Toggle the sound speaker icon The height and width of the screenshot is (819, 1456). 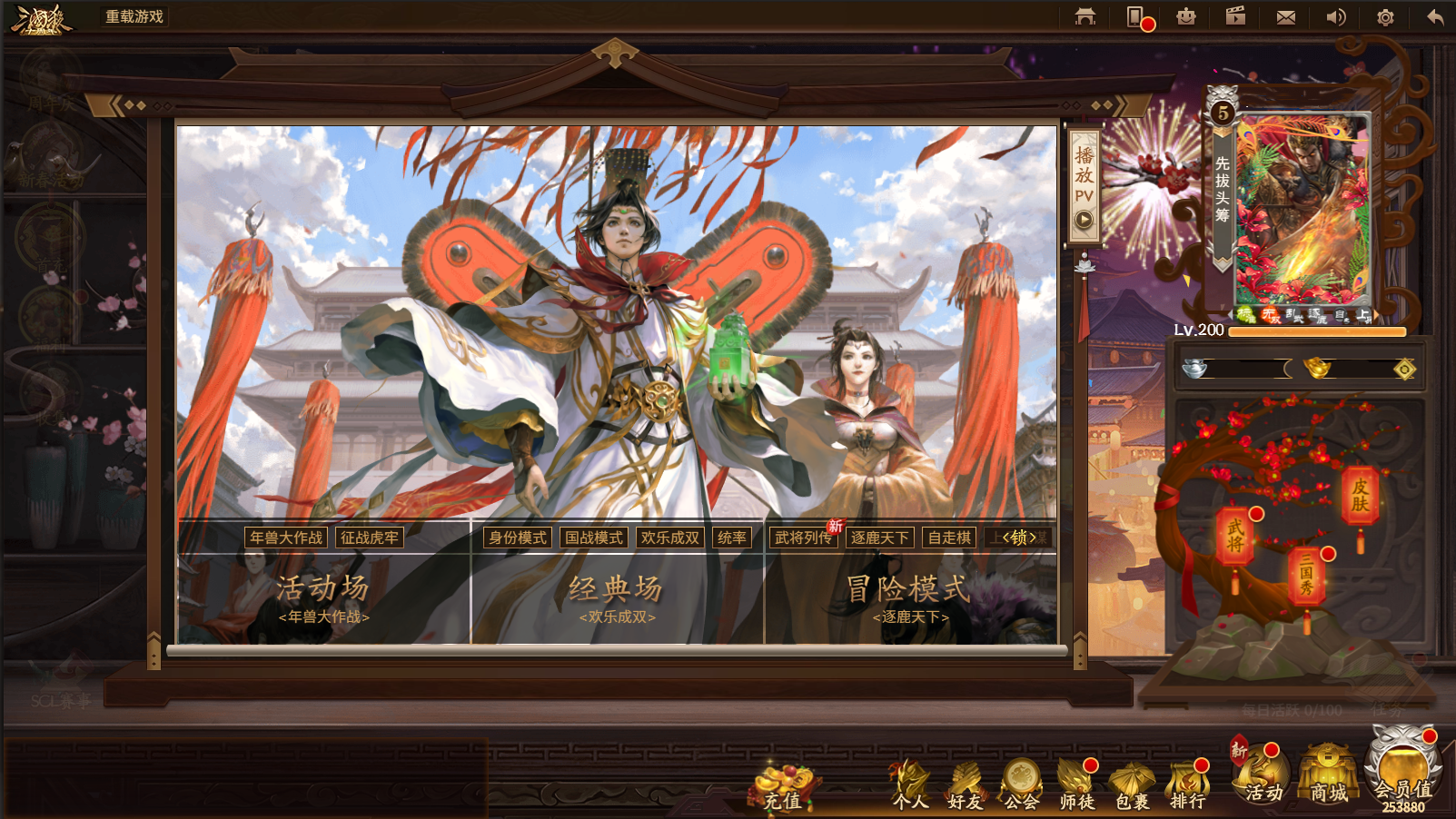(x=1335, y=17)
